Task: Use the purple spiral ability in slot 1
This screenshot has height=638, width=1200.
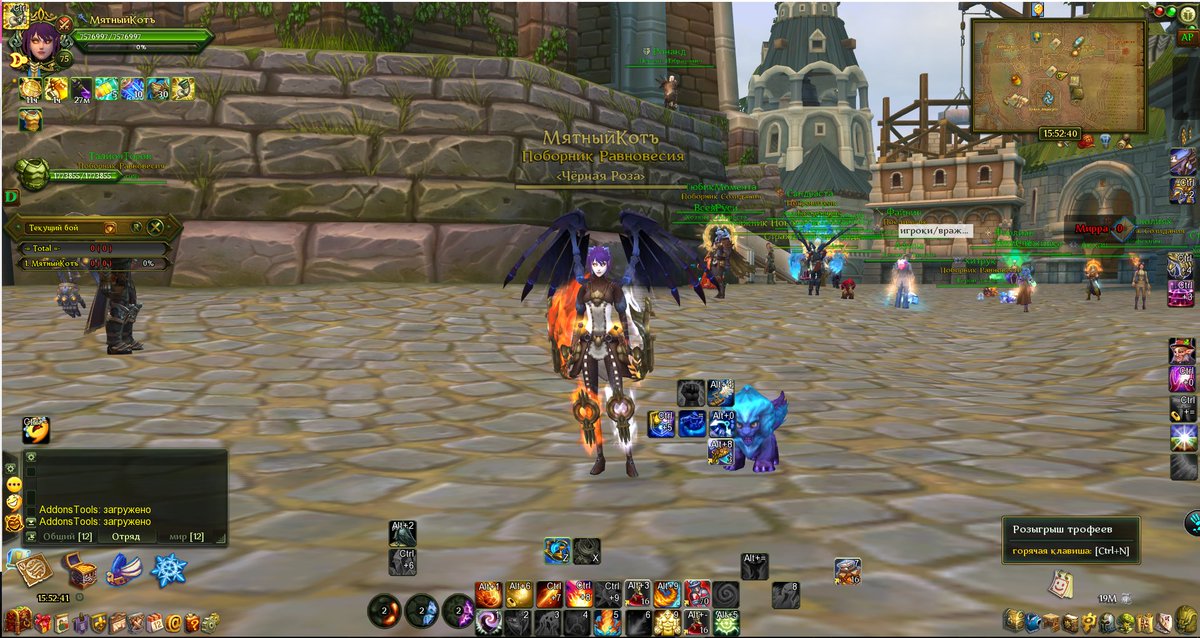Action: [490, 623]
